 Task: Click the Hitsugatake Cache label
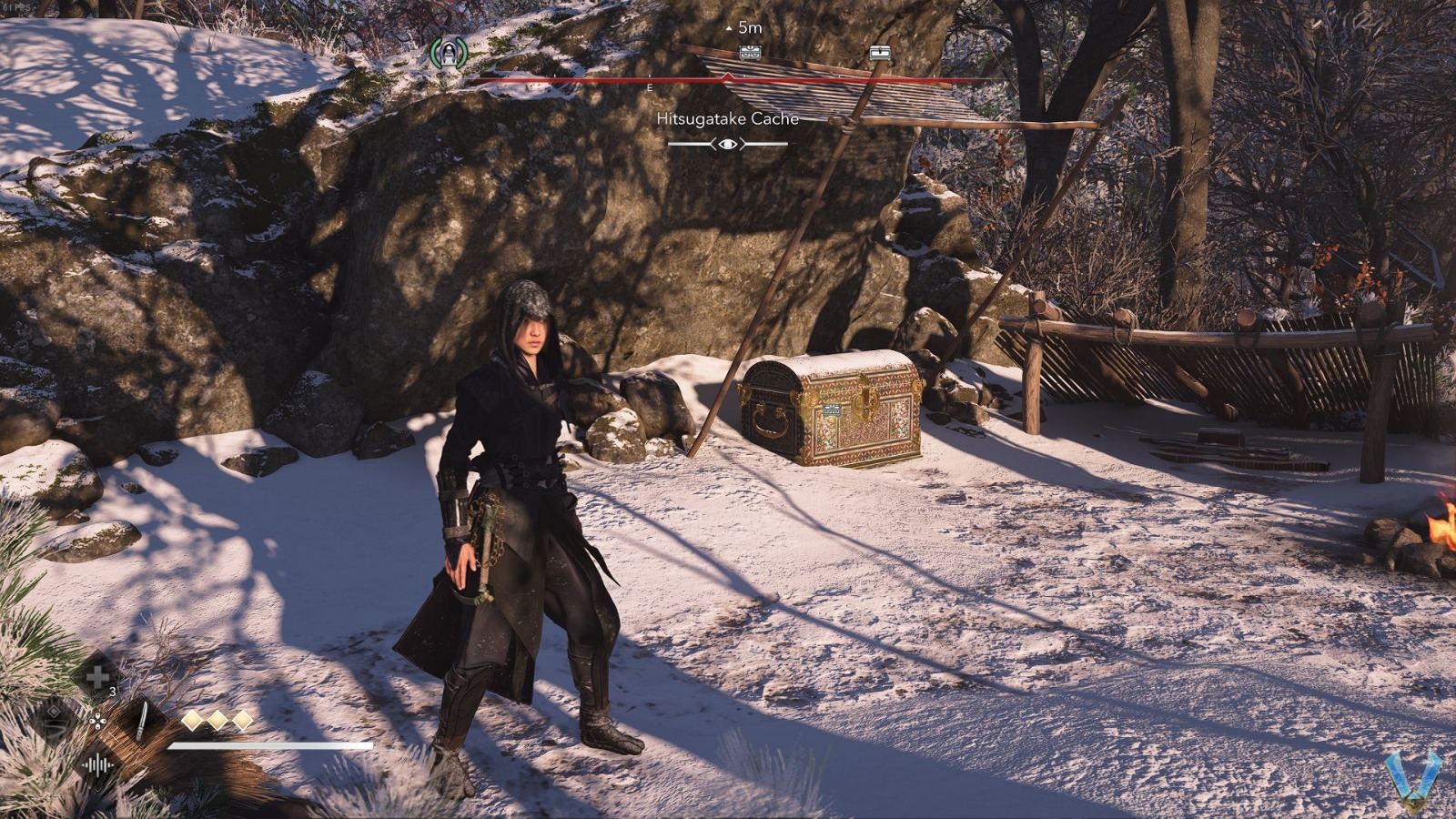[729, 118]
